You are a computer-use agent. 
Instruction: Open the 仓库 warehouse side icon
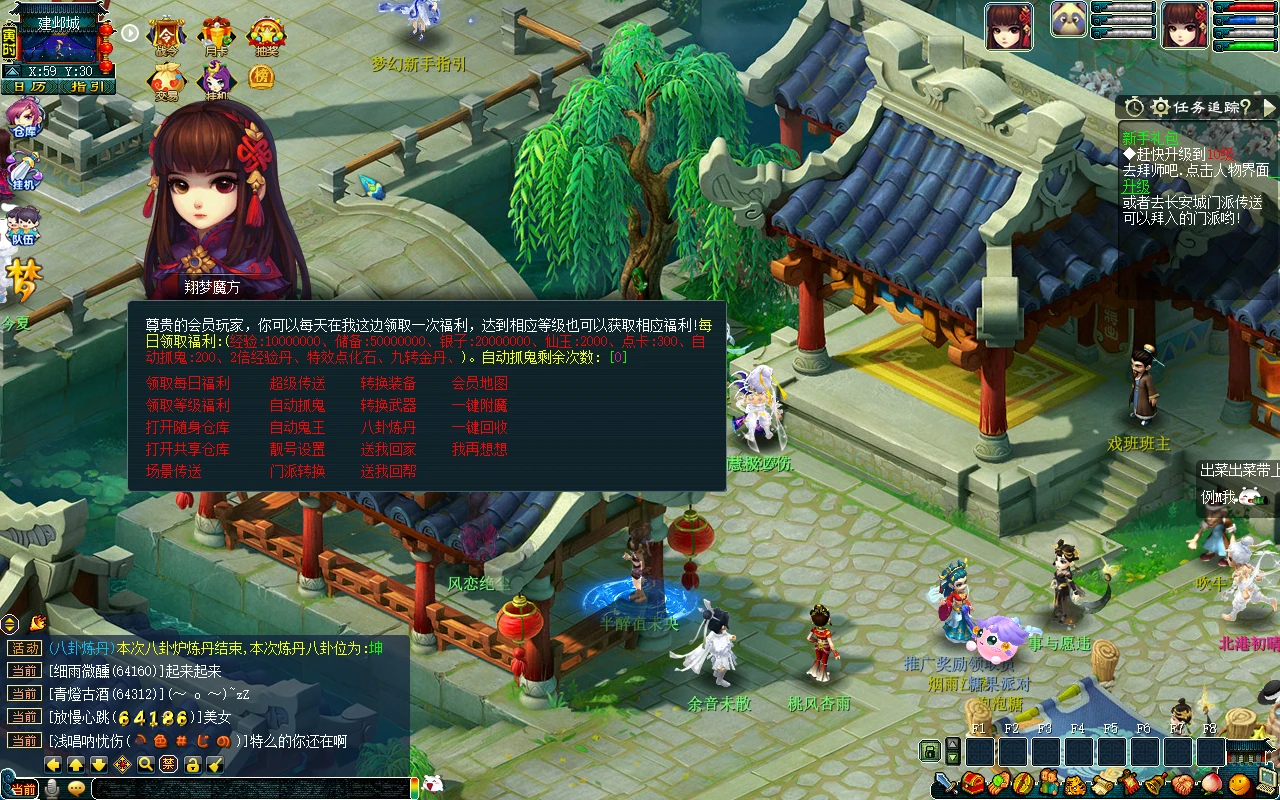22,116
